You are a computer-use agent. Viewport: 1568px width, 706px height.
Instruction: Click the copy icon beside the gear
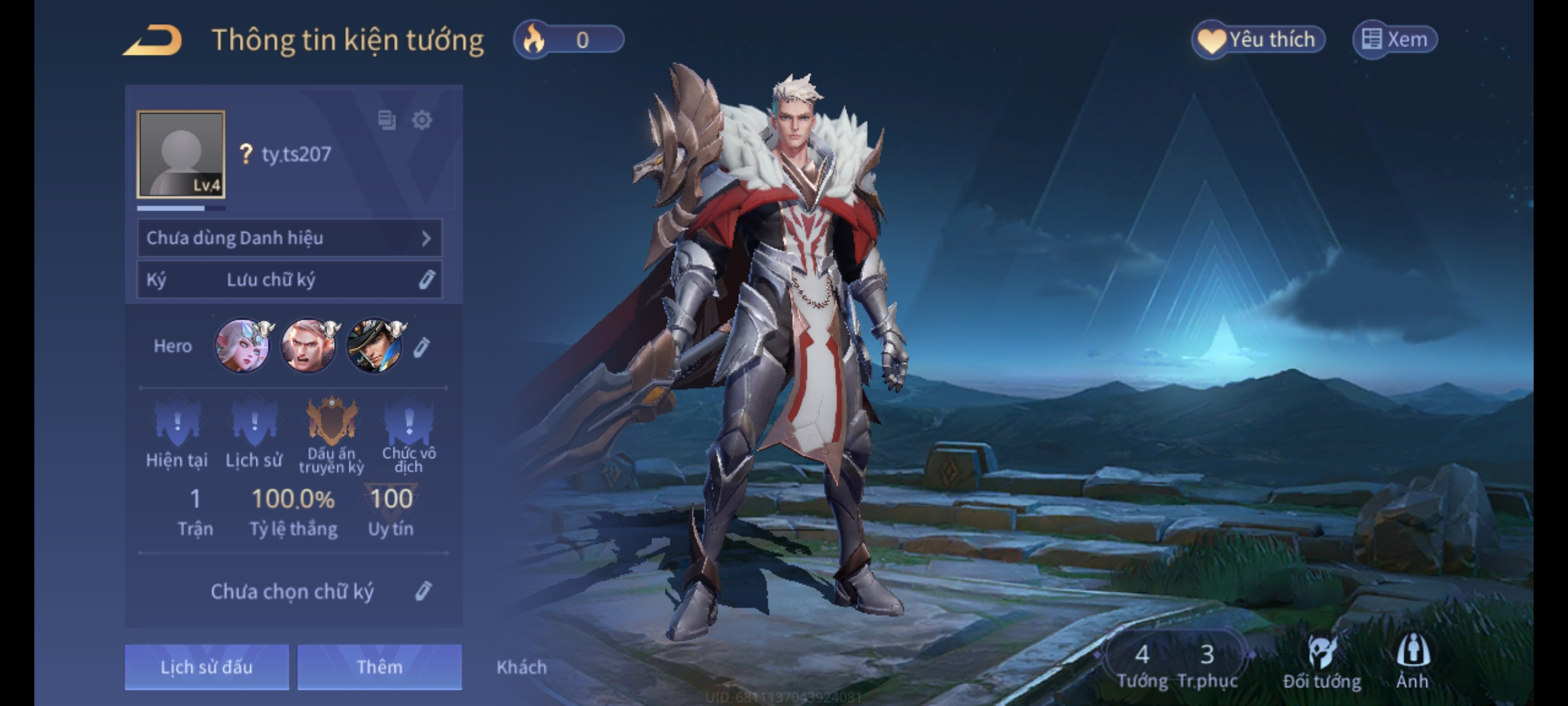[387, 120]
